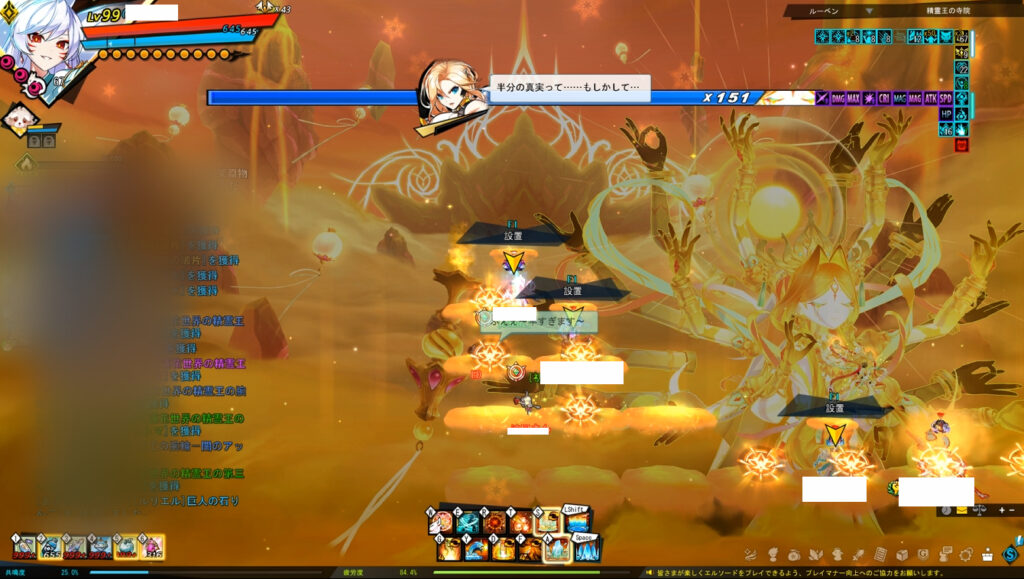The width and height of the screenshot is (1024, 579).
Task: Activate the ice spikes skill on Space
Action: click(x=586, y=548)
